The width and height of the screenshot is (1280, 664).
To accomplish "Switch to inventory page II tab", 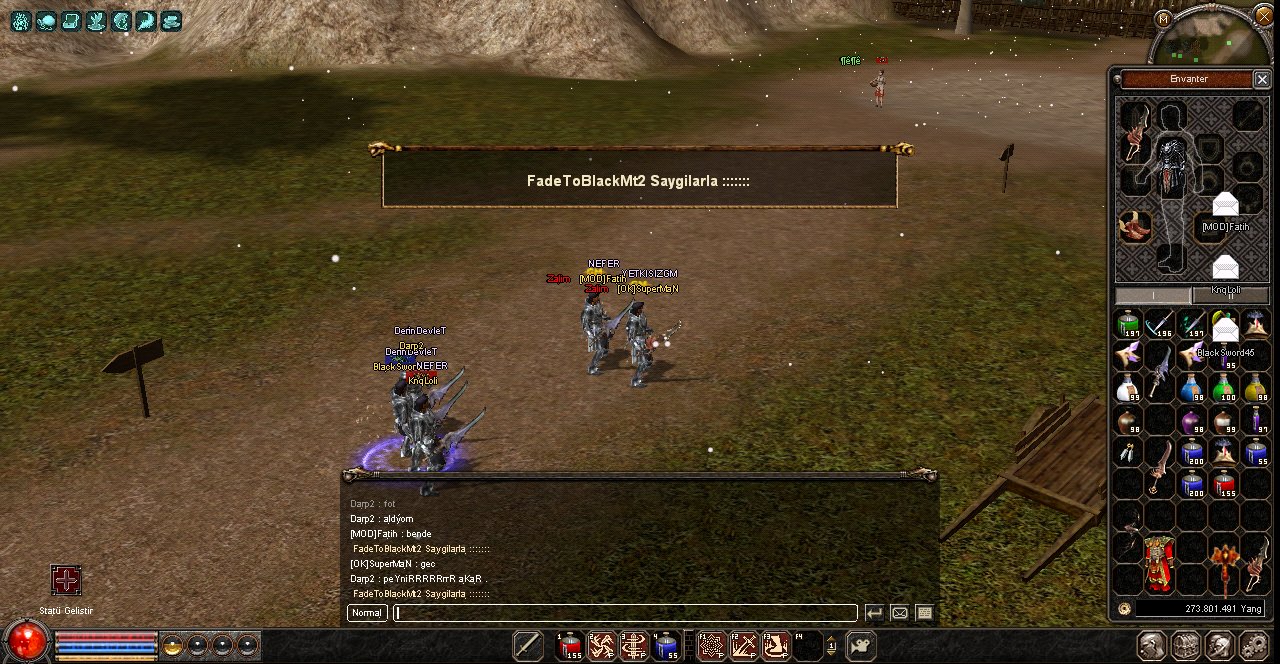I will click(1230, 295).
